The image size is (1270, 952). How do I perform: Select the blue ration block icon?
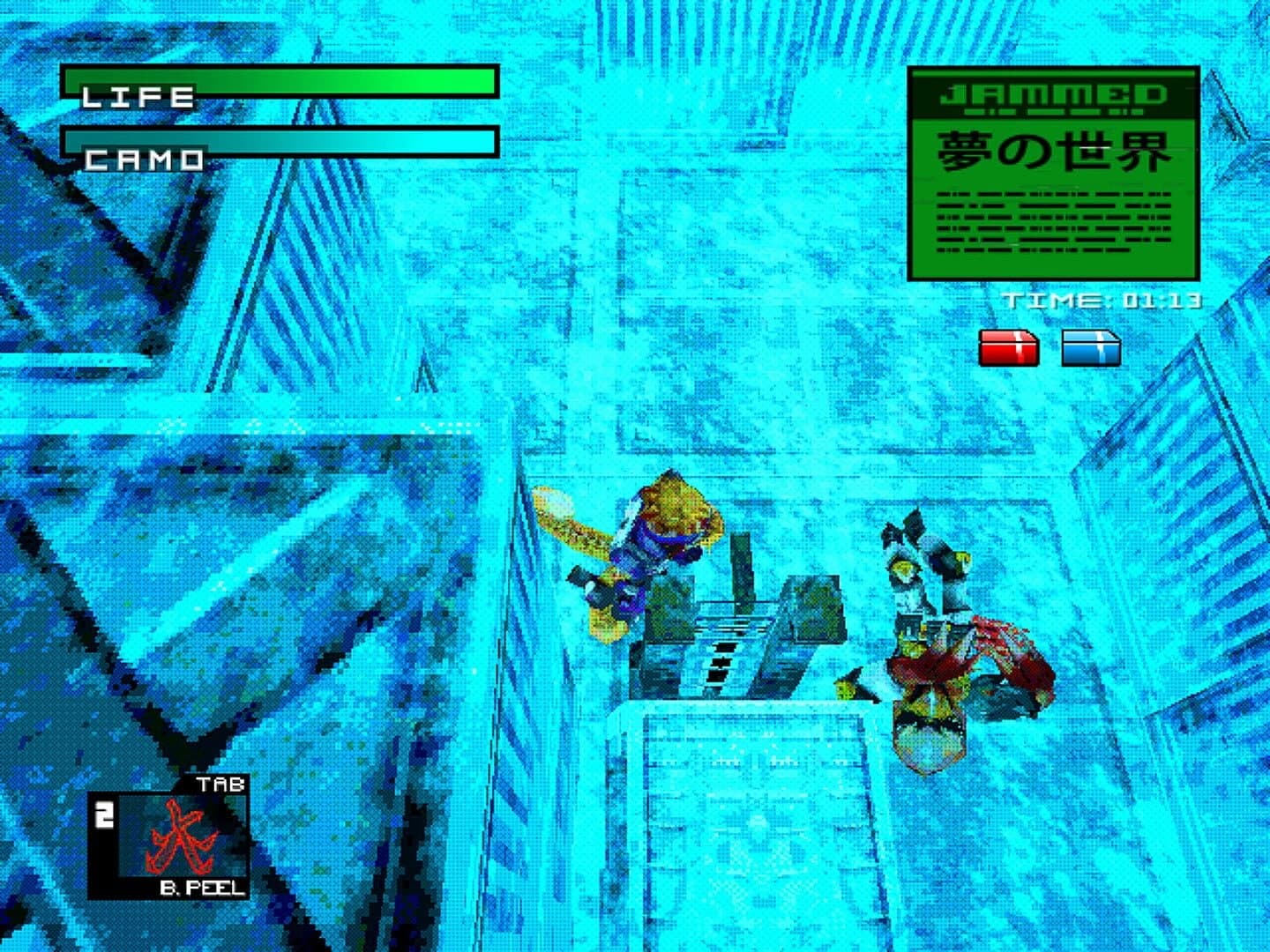tap(1094, 347)
